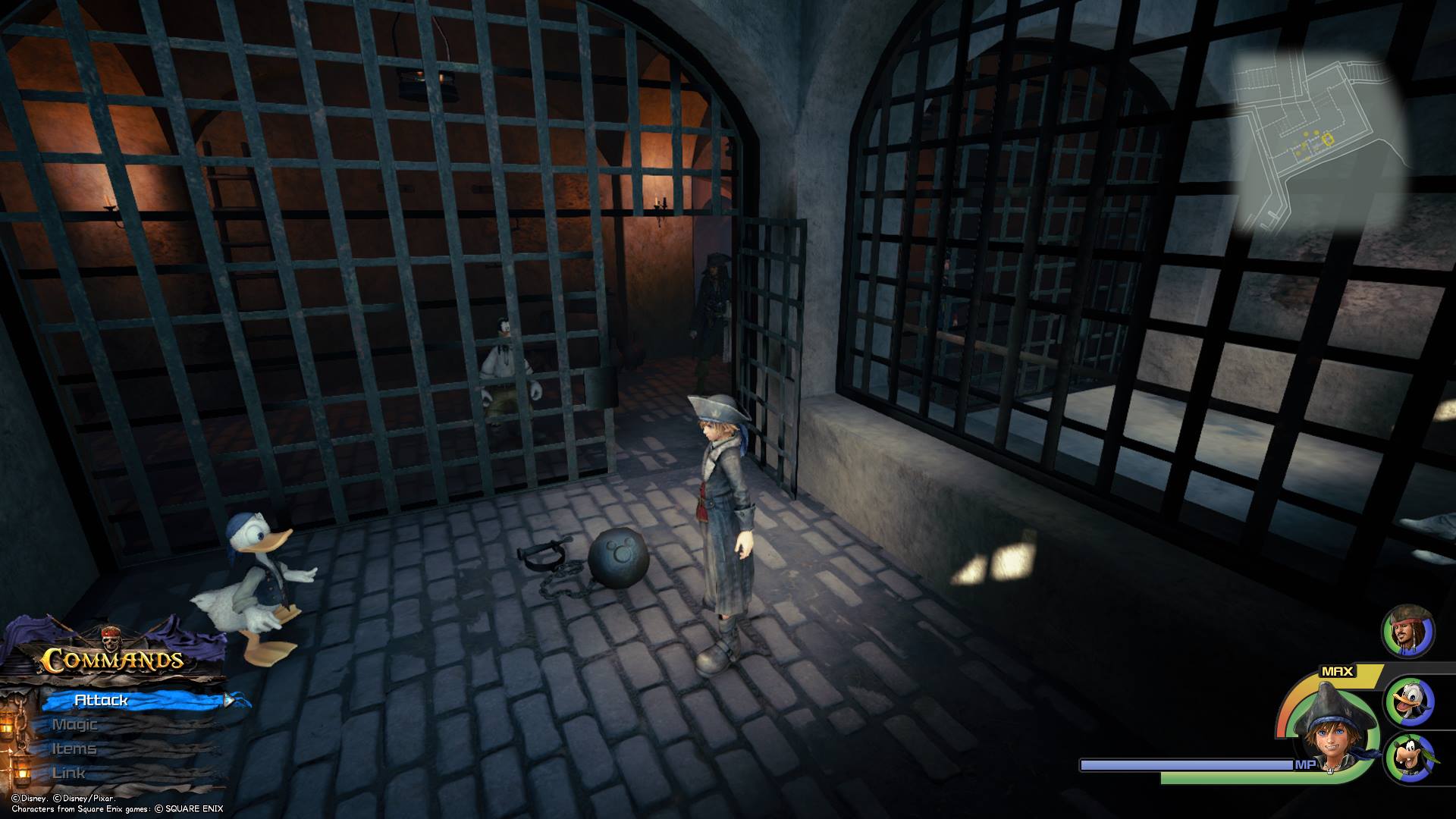Viewport: 1456px width, 819px height.
Task: Select Jack Sparrow's party portrait
Action: (x=1408, y=632)
